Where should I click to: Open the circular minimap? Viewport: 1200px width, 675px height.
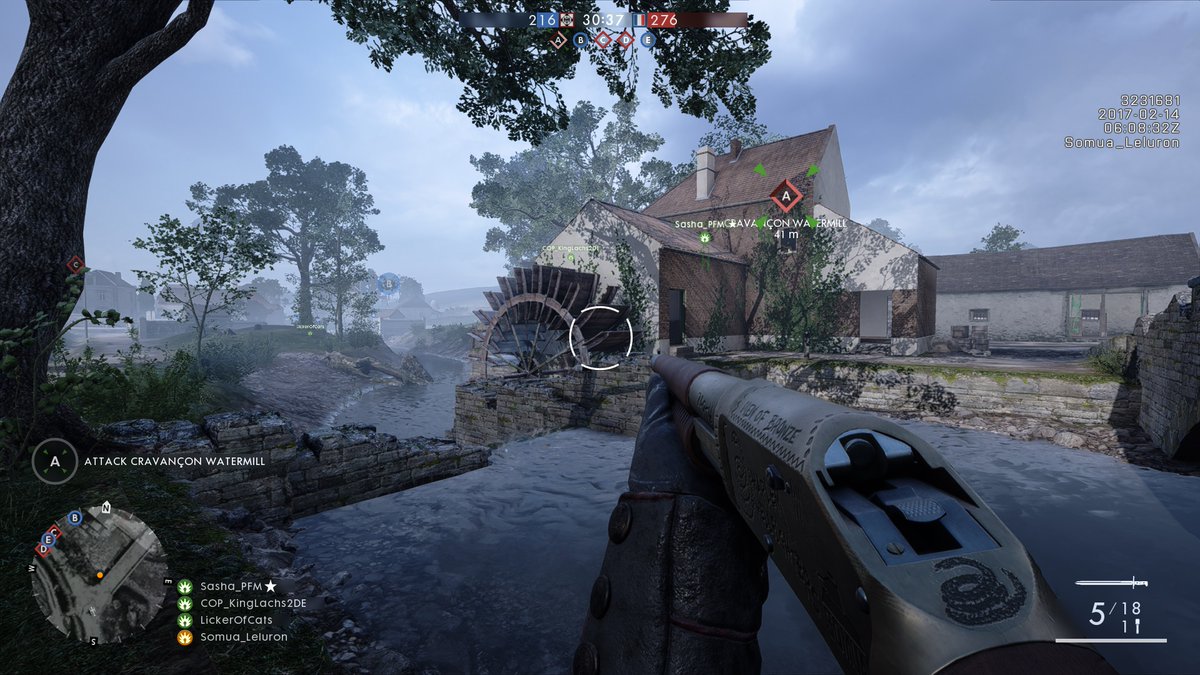(99, 574)
